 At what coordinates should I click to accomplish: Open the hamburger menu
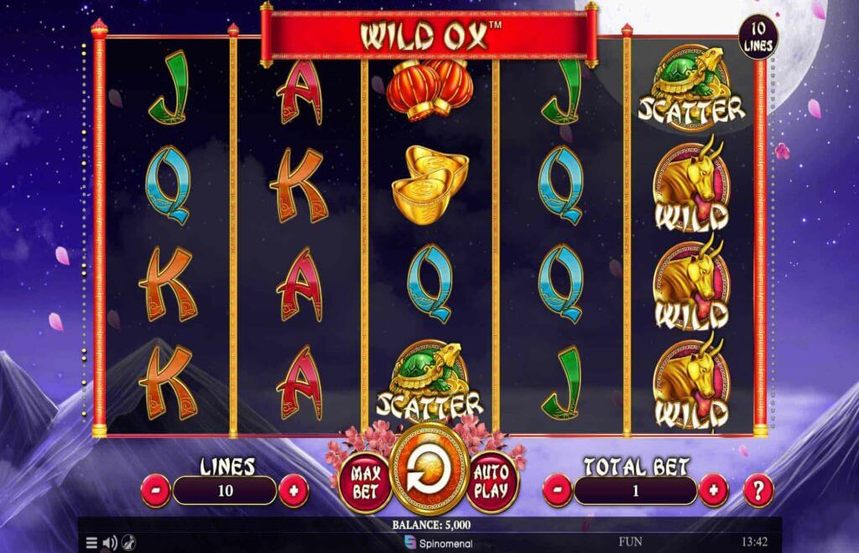point(92,543)
